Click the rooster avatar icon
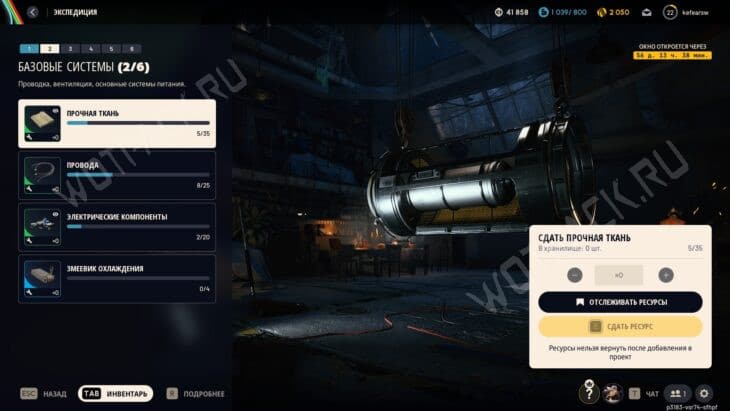Image resolution: width=730 pixels, height=411 pixels. (613, 394)
